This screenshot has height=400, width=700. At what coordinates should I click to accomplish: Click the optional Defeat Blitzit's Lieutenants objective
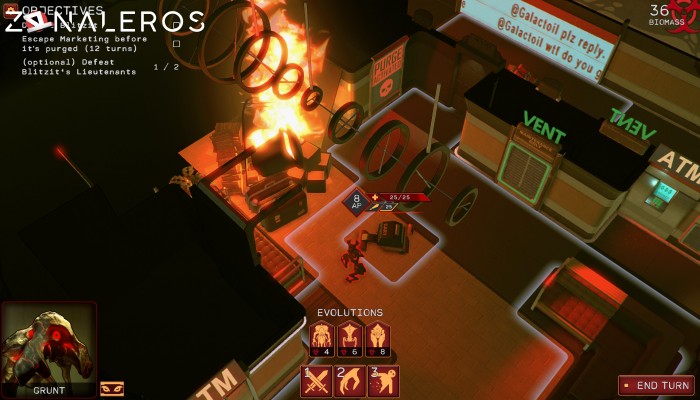coord(80,67)
